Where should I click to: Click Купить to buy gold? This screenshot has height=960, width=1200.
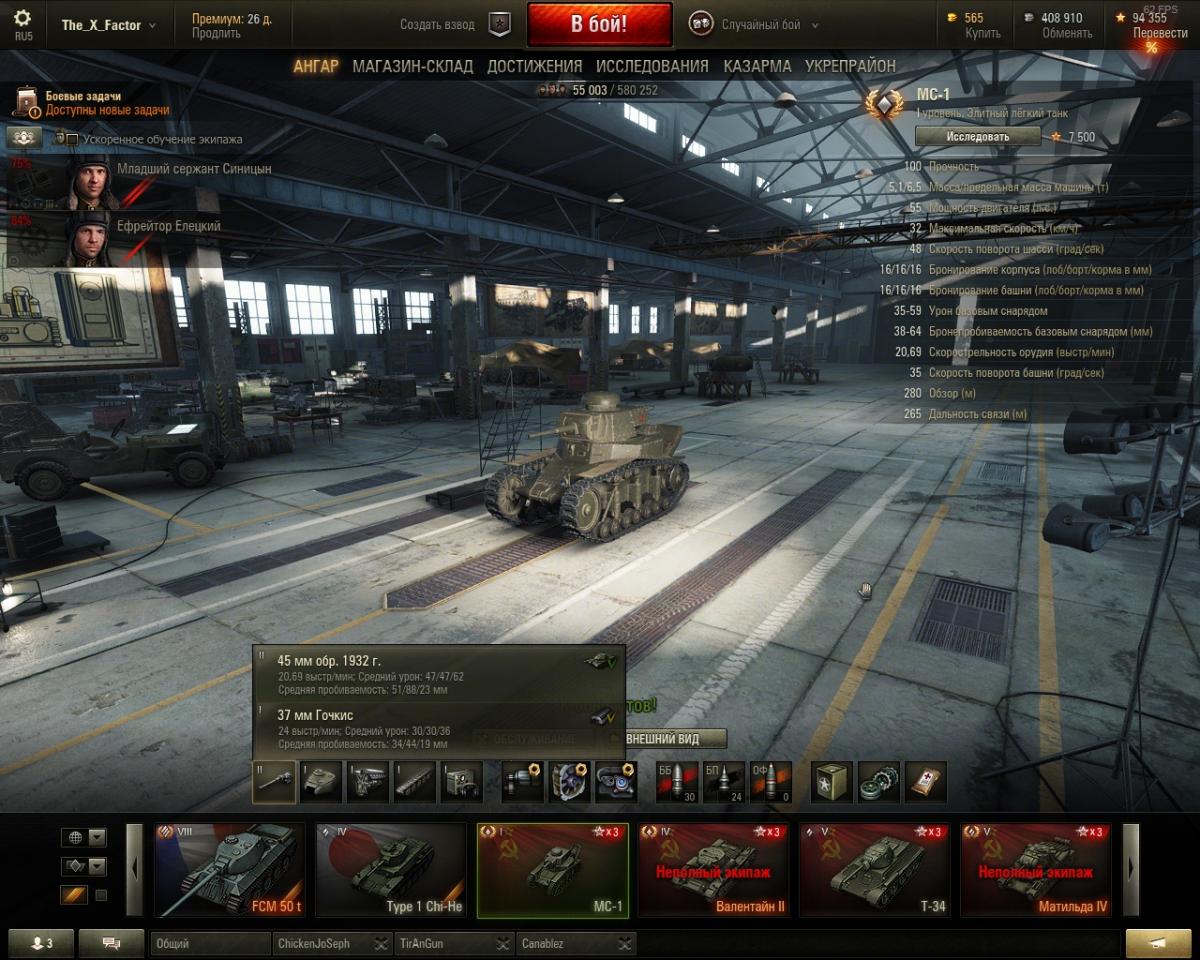click(982, 33)
